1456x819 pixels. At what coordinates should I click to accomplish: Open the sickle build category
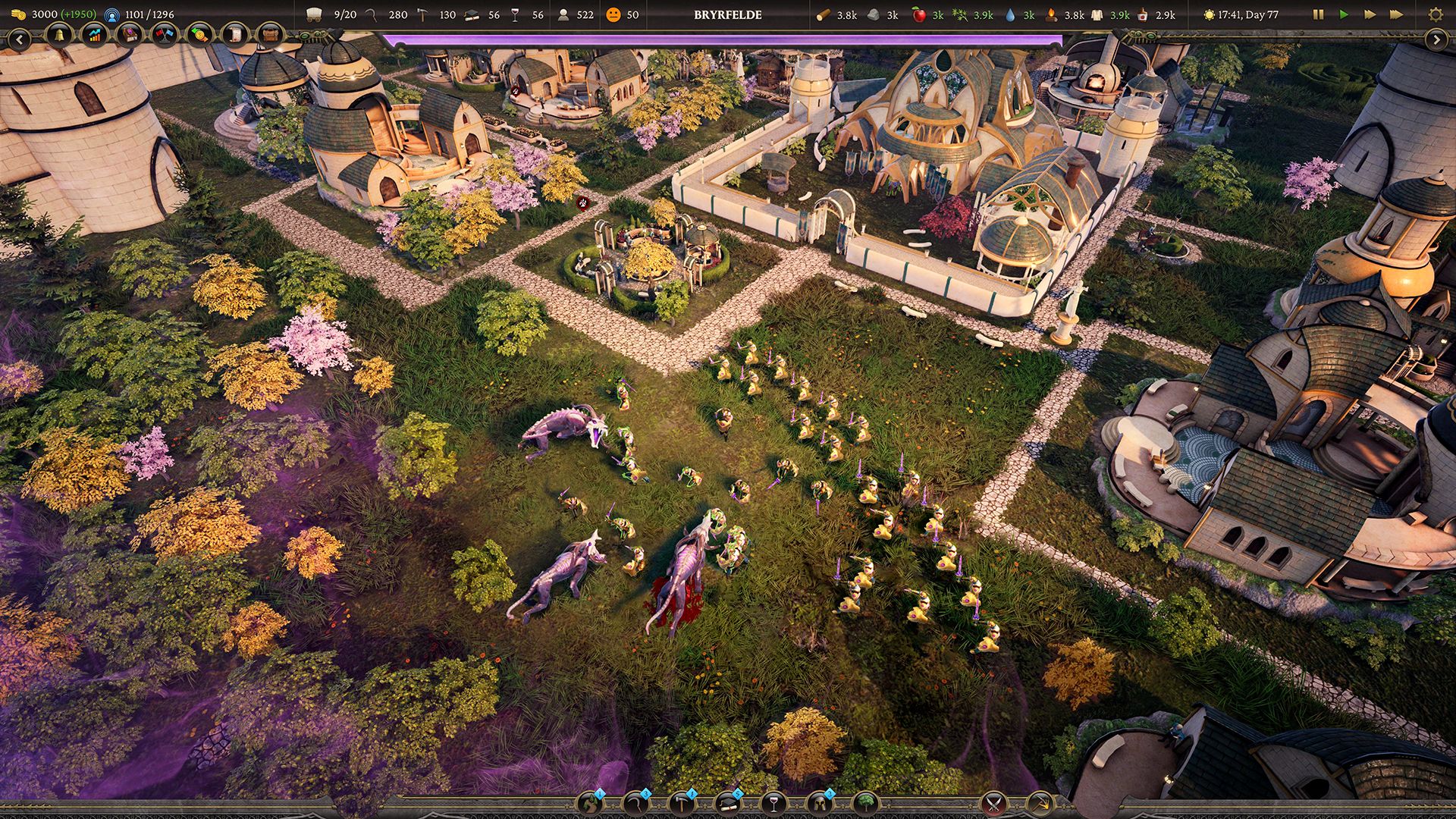(635, 803)
